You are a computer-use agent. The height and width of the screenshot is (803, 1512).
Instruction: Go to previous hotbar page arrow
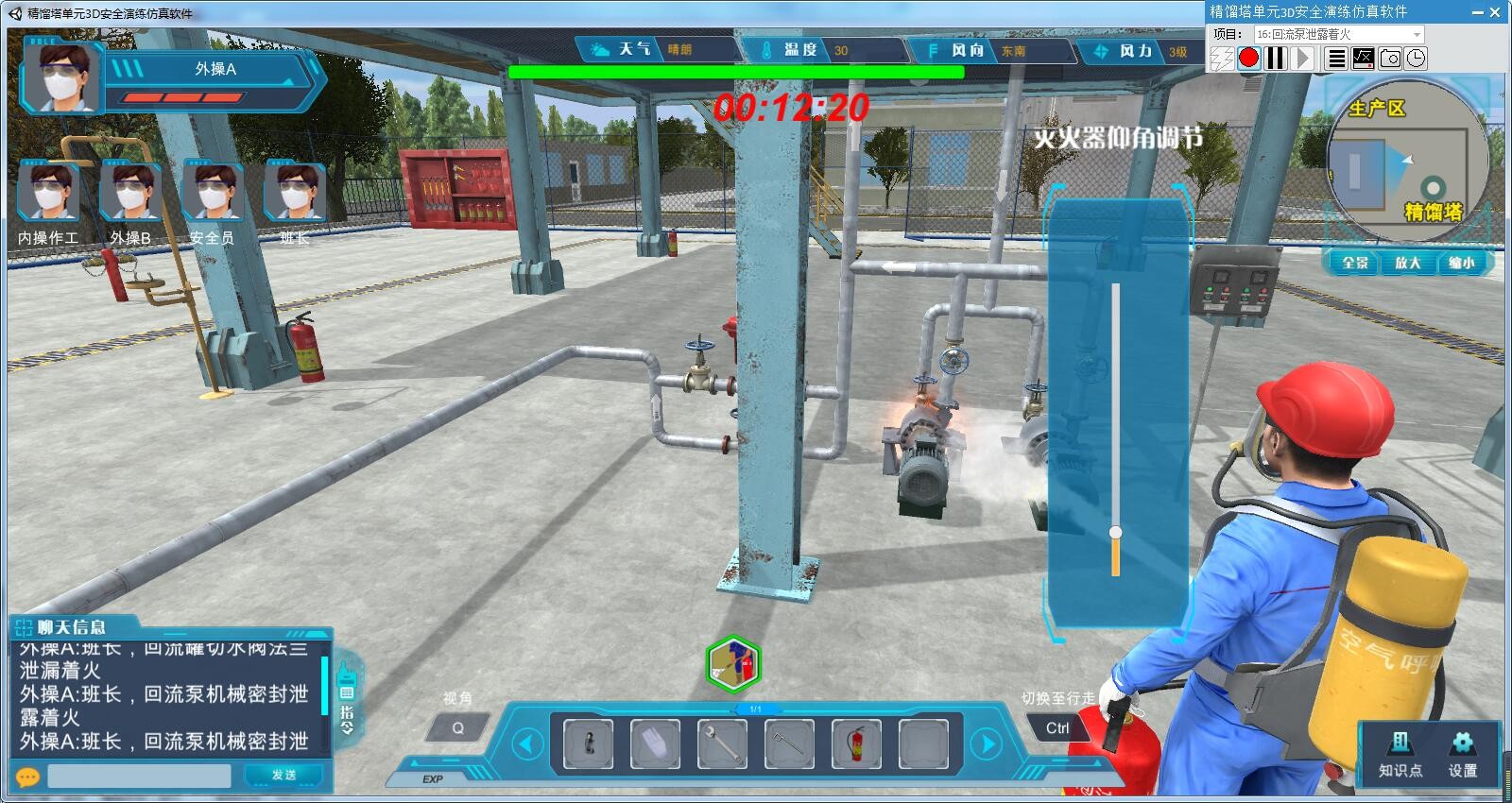[526, 744]
